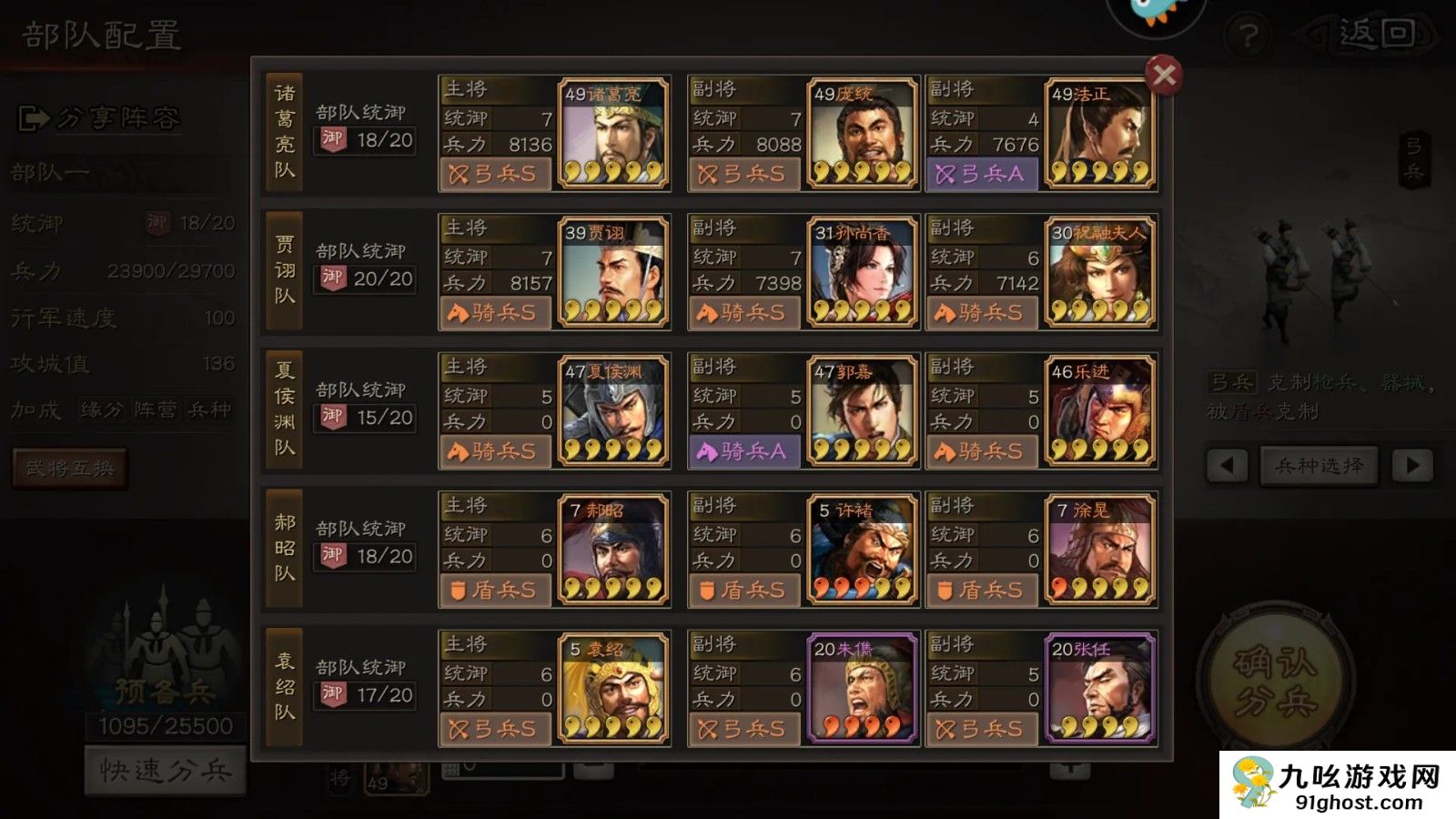The image size is (1456, 819).
Task: Click the 快速分兵 quick allocate button
Action: [166, 771]
